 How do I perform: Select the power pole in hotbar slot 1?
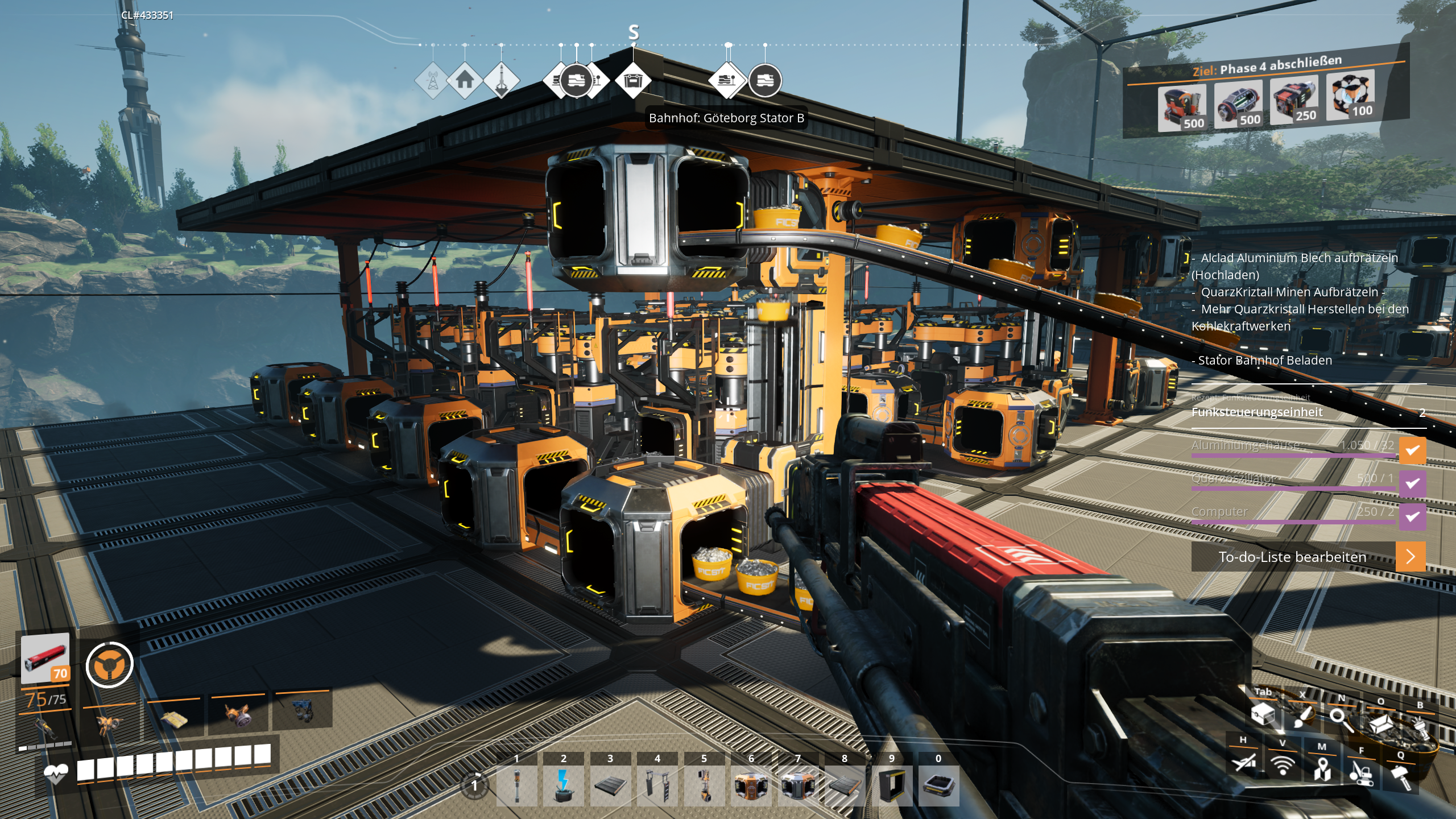coord(516,786)
